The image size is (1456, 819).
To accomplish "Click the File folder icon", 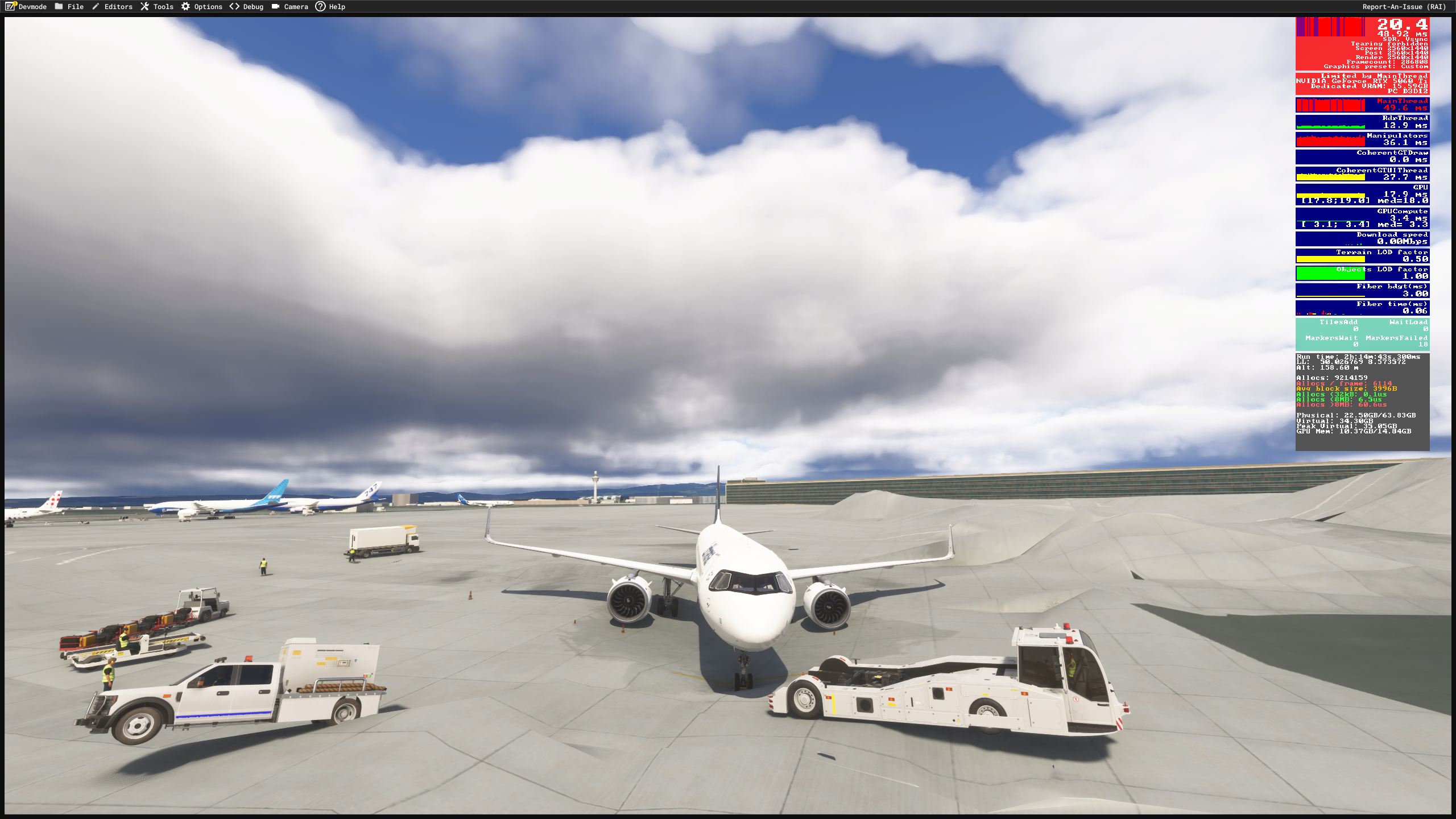I will click(59, 7).
